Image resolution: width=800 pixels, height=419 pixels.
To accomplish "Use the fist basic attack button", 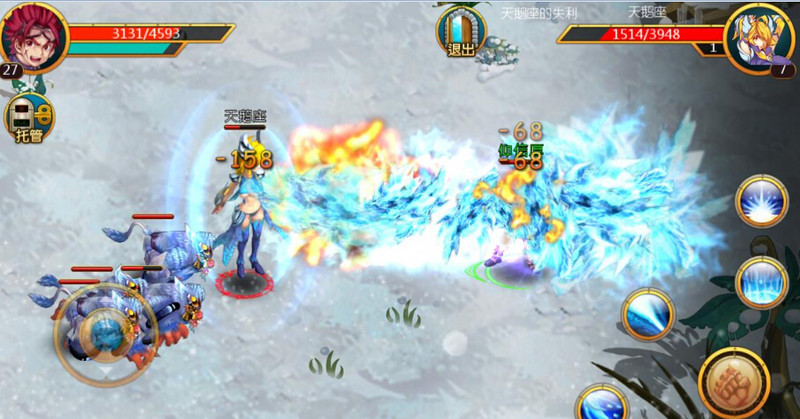I will (736, 383).
